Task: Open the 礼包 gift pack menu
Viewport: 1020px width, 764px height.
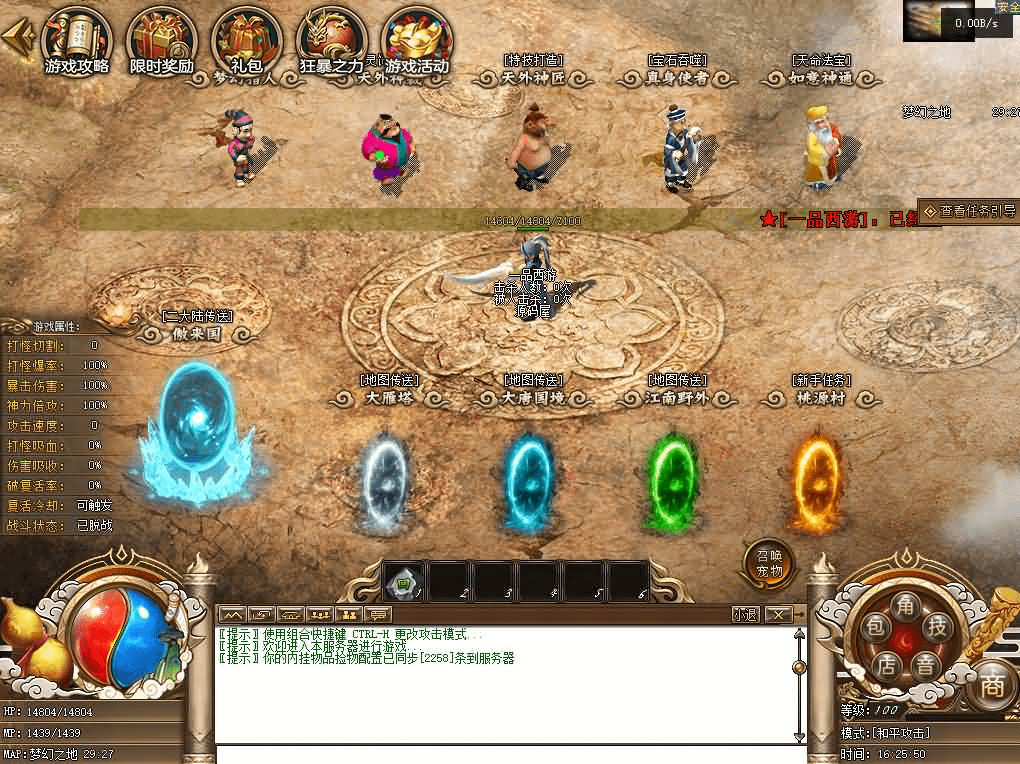Action: click(x=246, y=42)
